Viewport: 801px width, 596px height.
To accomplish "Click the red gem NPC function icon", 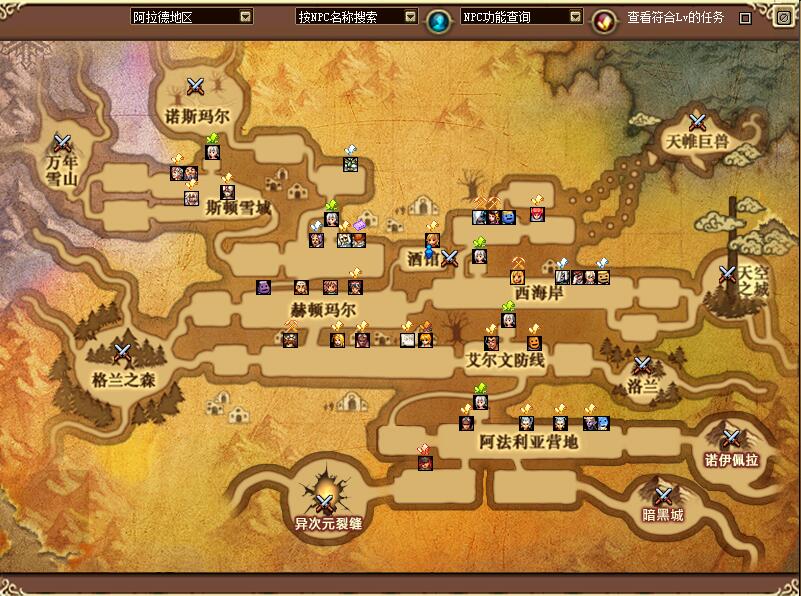I will 602,19.
